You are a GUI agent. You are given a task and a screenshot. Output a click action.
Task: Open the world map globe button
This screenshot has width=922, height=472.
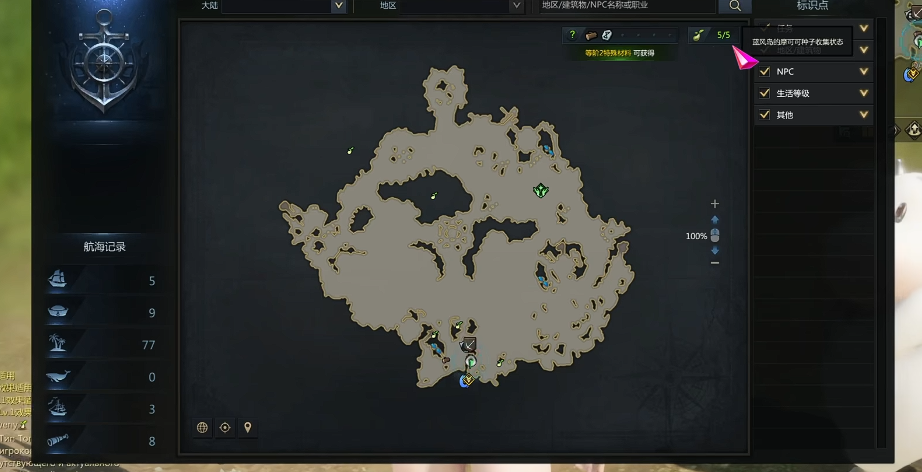click(x=203, y=427)
